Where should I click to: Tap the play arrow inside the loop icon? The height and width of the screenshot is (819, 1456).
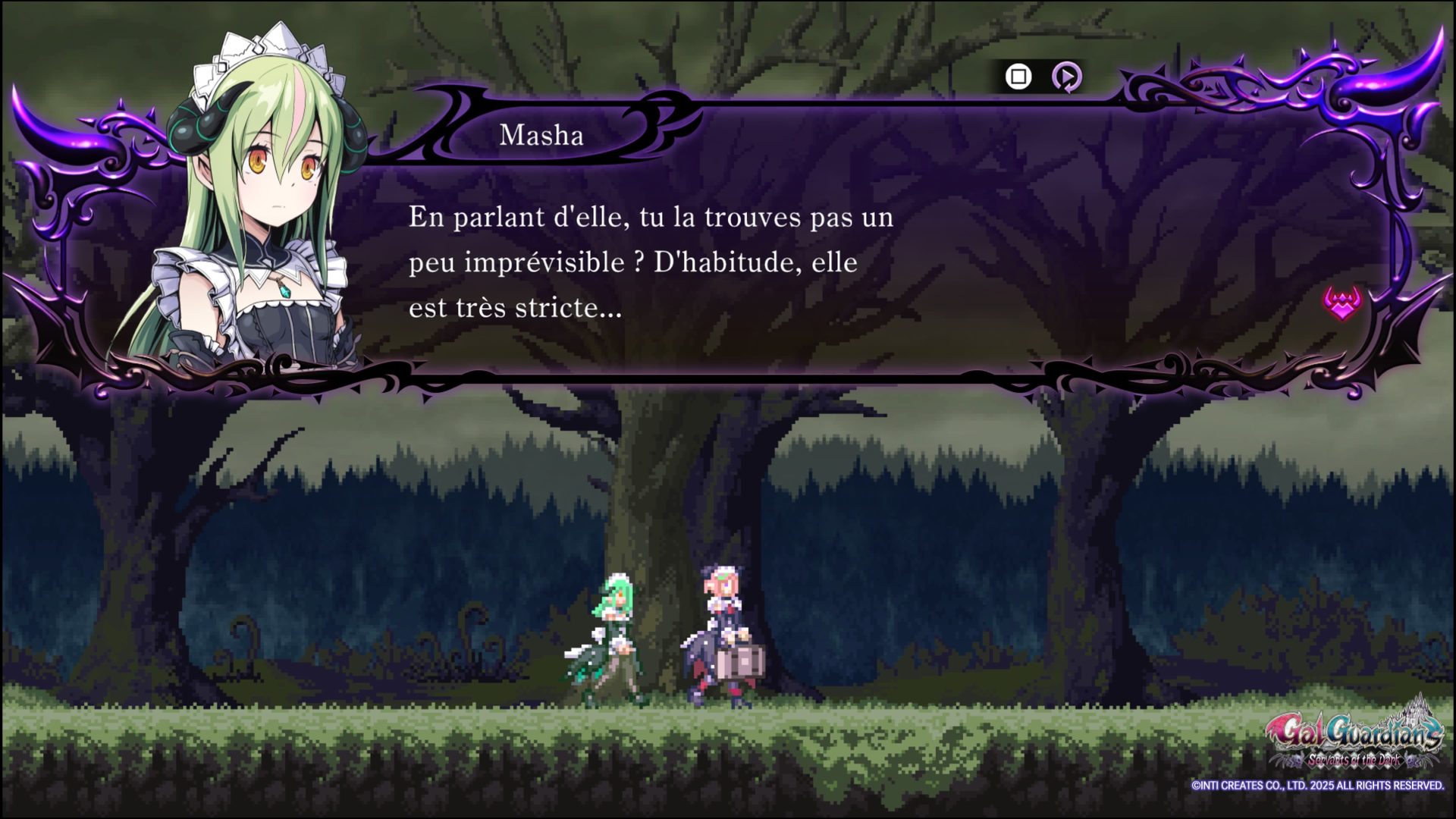click(1069, 77)
